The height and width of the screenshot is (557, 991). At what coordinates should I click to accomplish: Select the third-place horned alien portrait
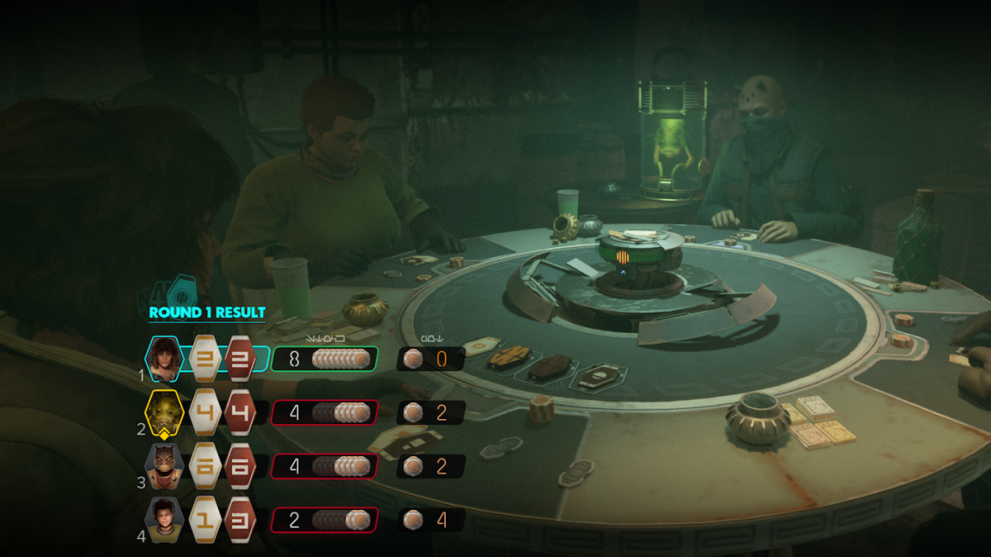click(165, 465)
